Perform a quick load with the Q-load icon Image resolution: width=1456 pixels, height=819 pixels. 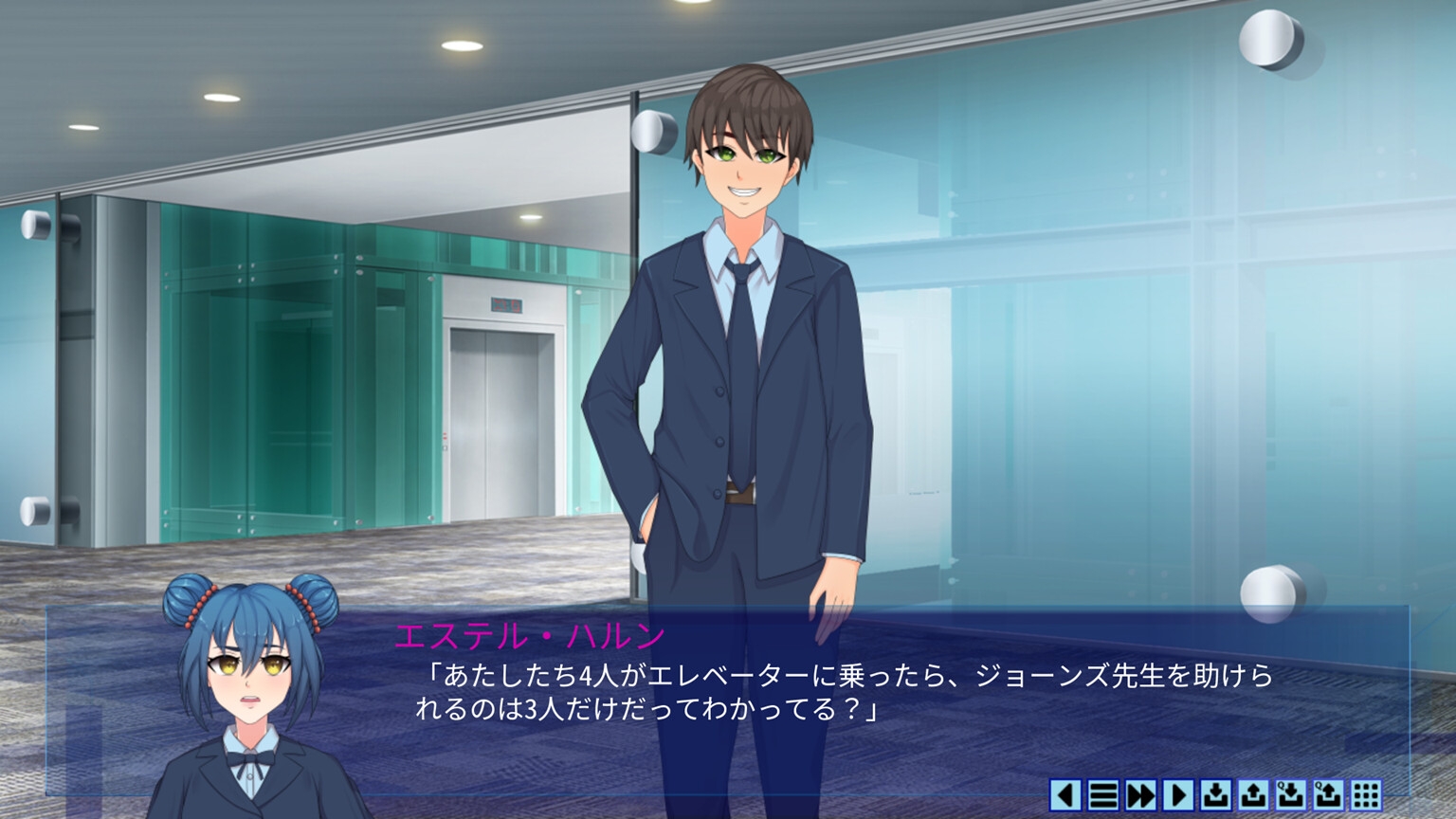(1329, 796)
